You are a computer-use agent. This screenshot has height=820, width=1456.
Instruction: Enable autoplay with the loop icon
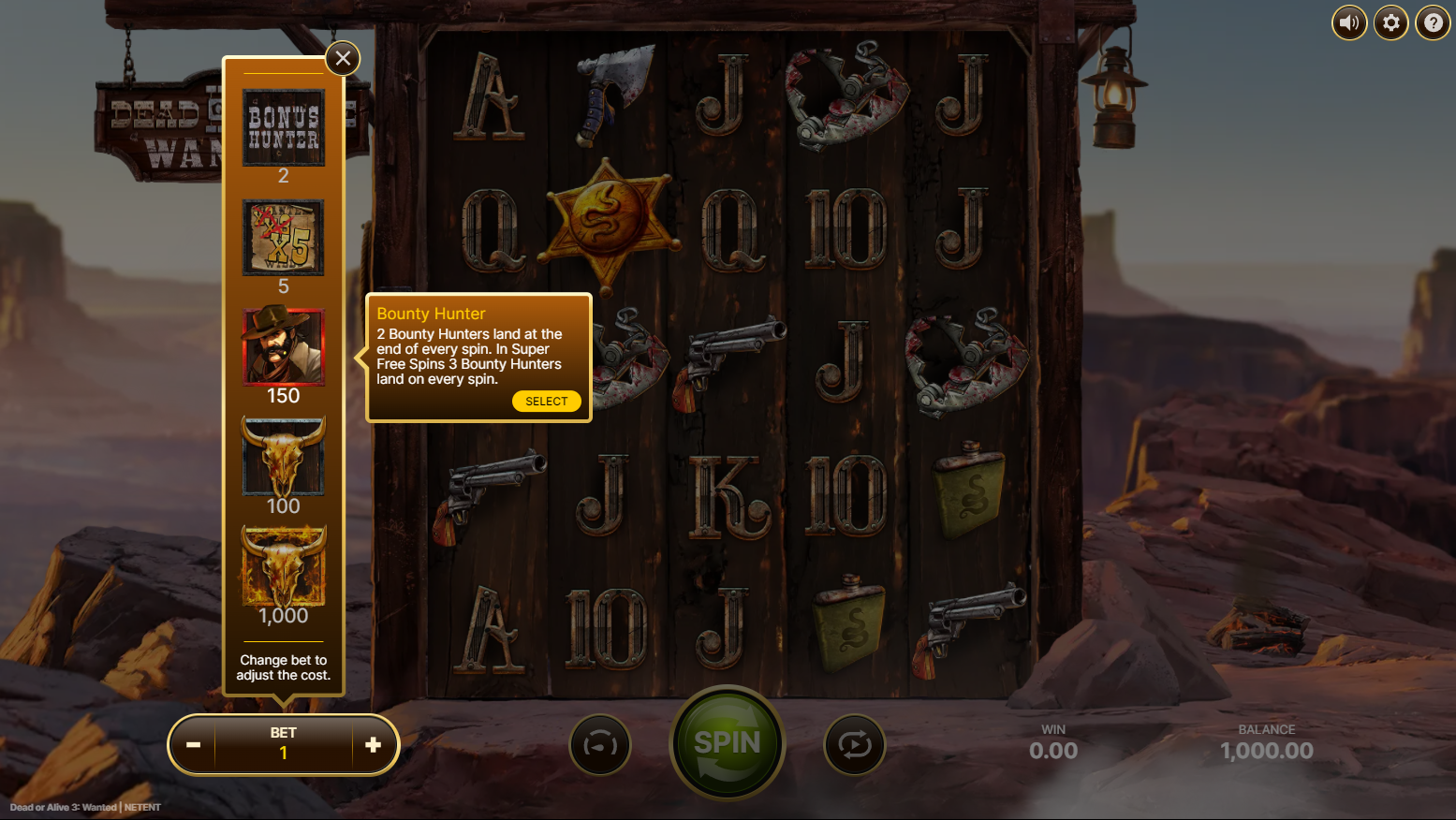[853, 744]
